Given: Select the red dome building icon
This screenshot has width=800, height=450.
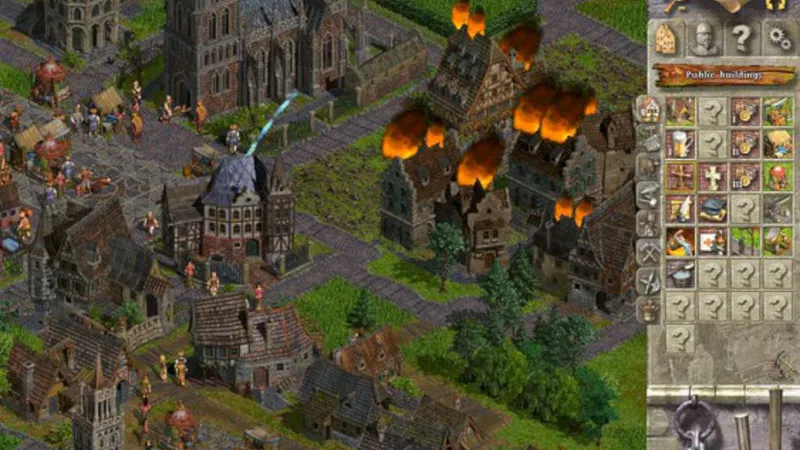Looking at the screenshot, I should 778,176.
